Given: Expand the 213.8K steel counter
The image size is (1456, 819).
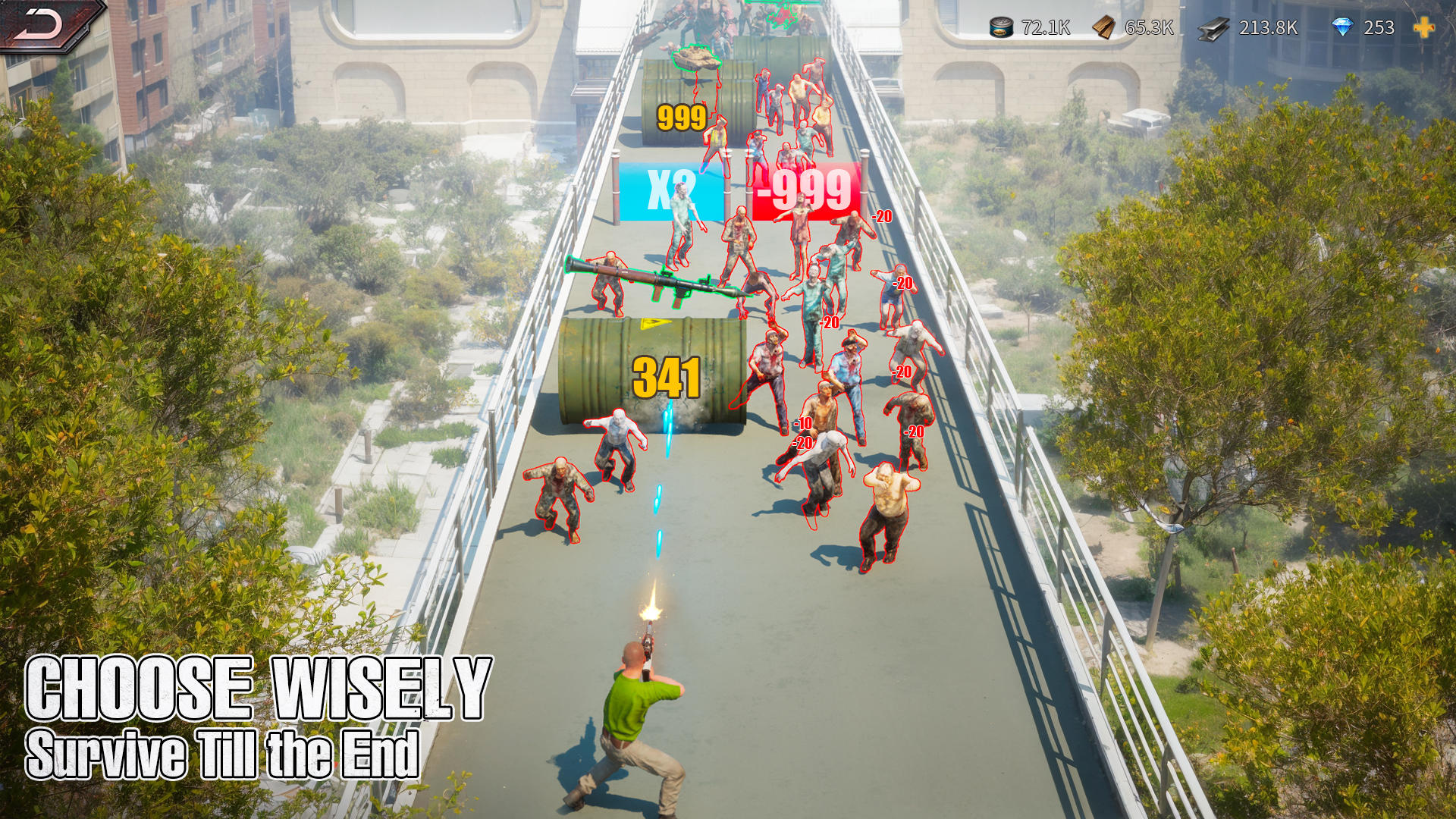Looking at the screenshot, I should click(x=1268, y=28).
